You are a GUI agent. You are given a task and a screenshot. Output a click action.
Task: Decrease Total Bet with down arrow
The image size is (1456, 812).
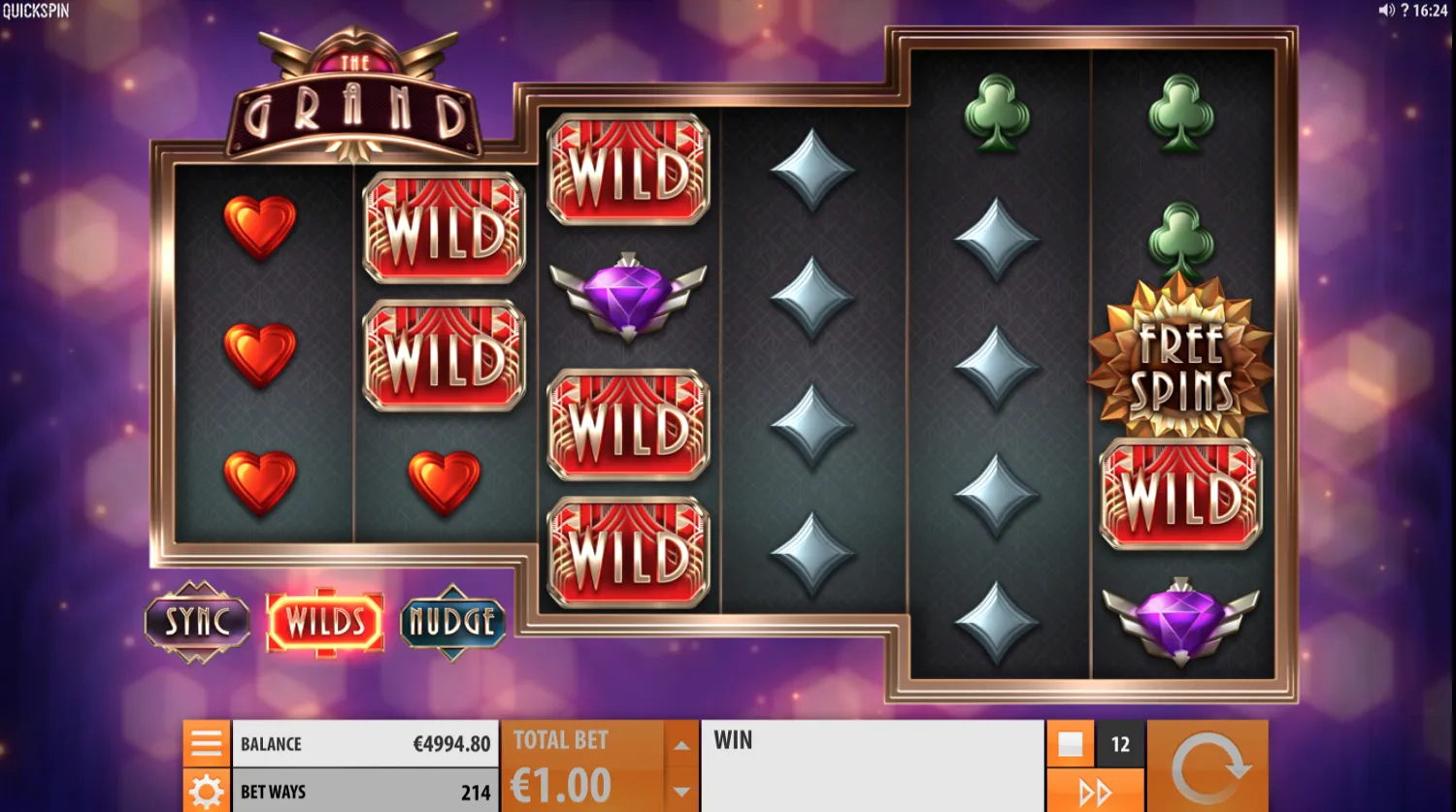tap(681, 791)
